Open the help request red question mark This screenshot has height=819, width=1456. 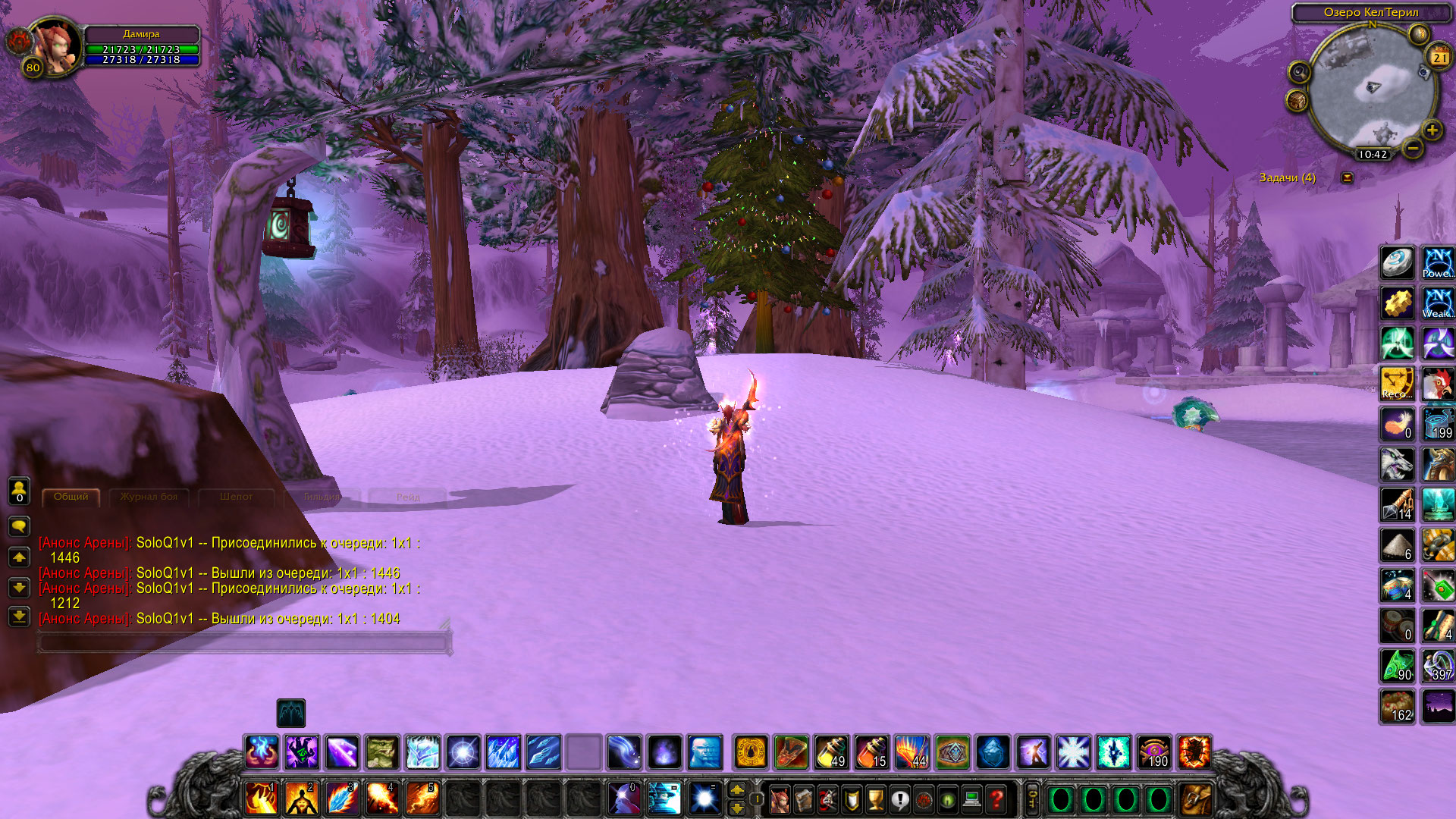pos(996,799)
